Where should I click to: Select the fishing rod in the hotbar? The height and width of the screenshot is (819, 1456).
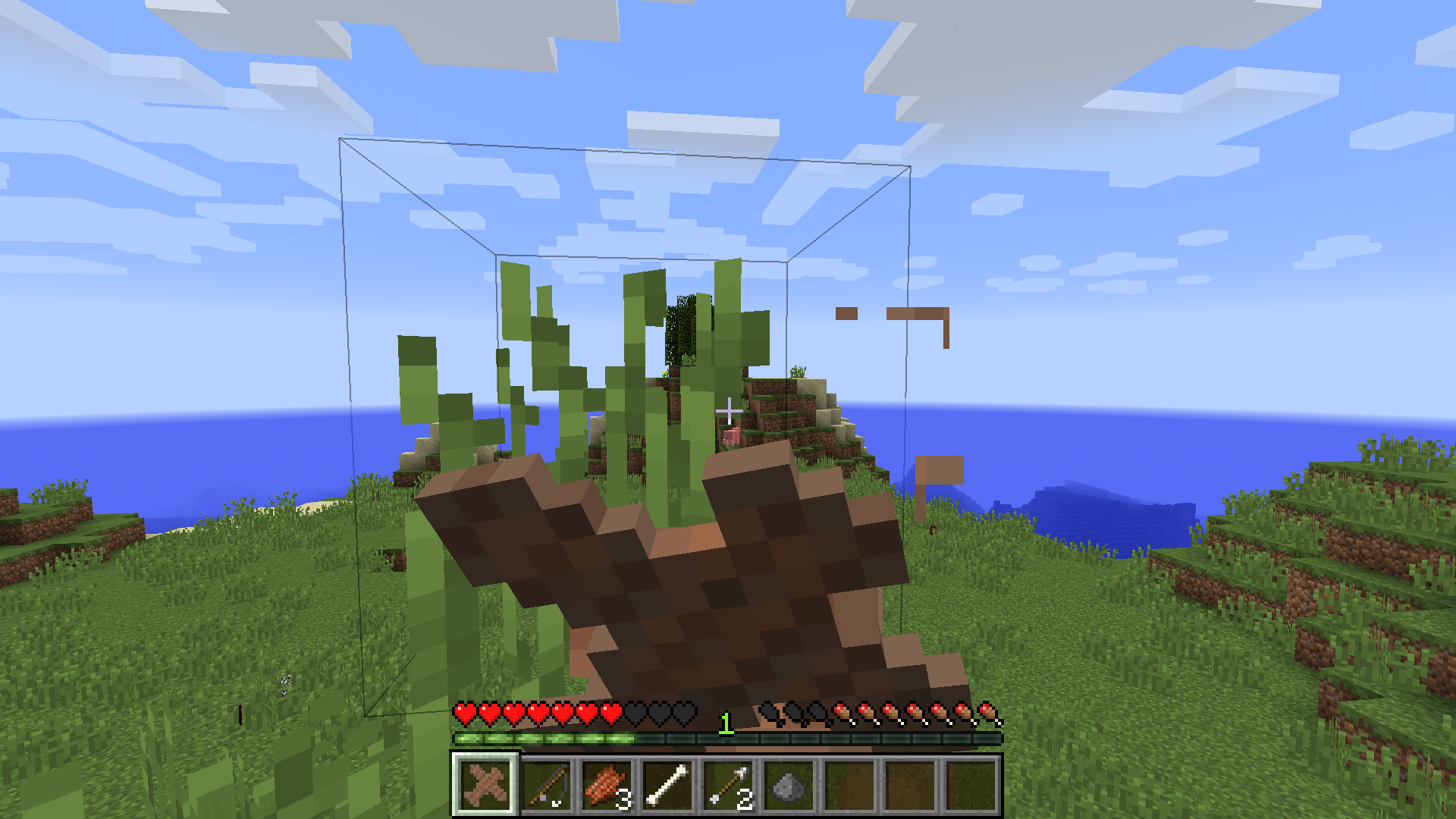pos(548,785)
